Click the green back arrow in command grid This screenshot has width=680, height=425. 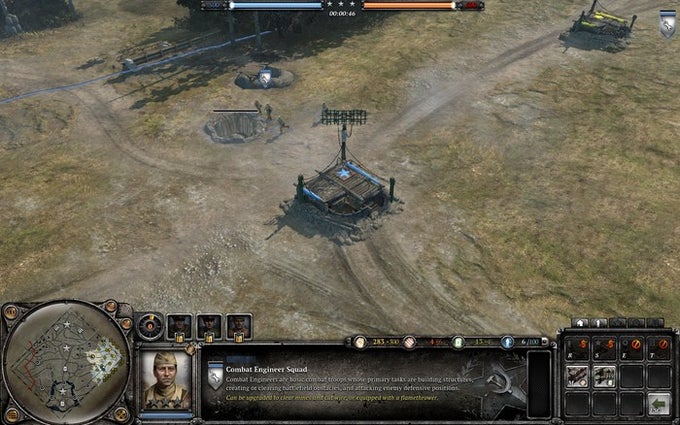coord(657,403)
